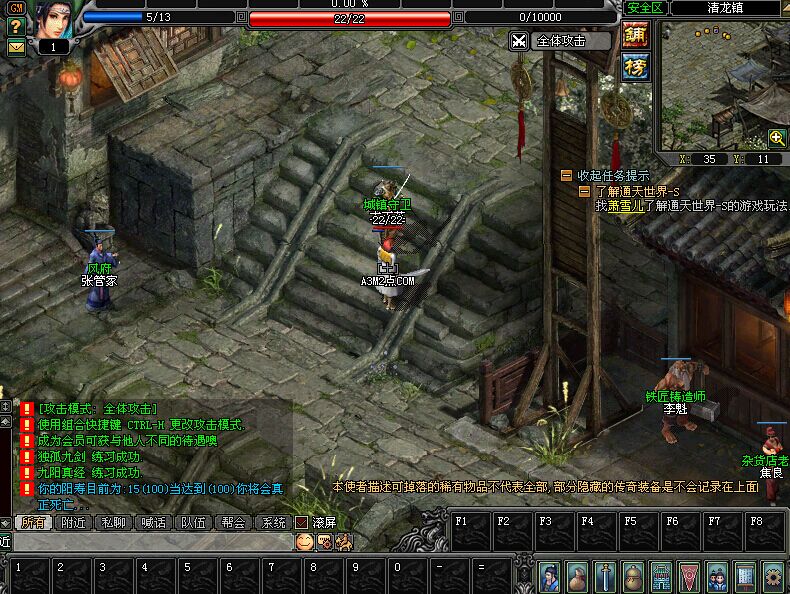Open the GM button
The image size is (790, 594).
[15, 8]
